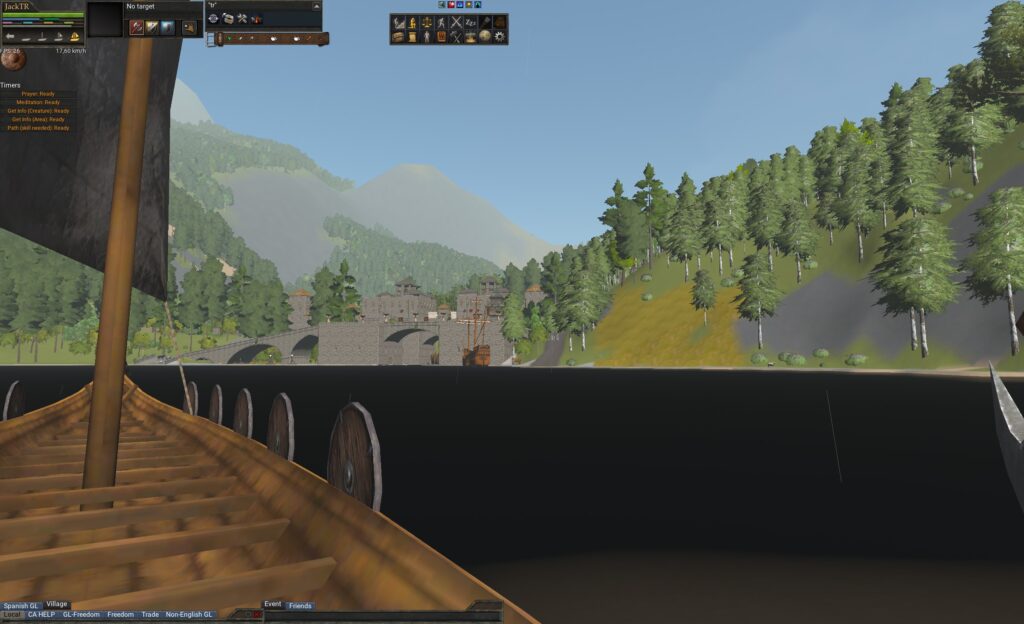1024x624 pixels.
Task: Show the Non-English GL chat tab
Action: coord(189,614)
